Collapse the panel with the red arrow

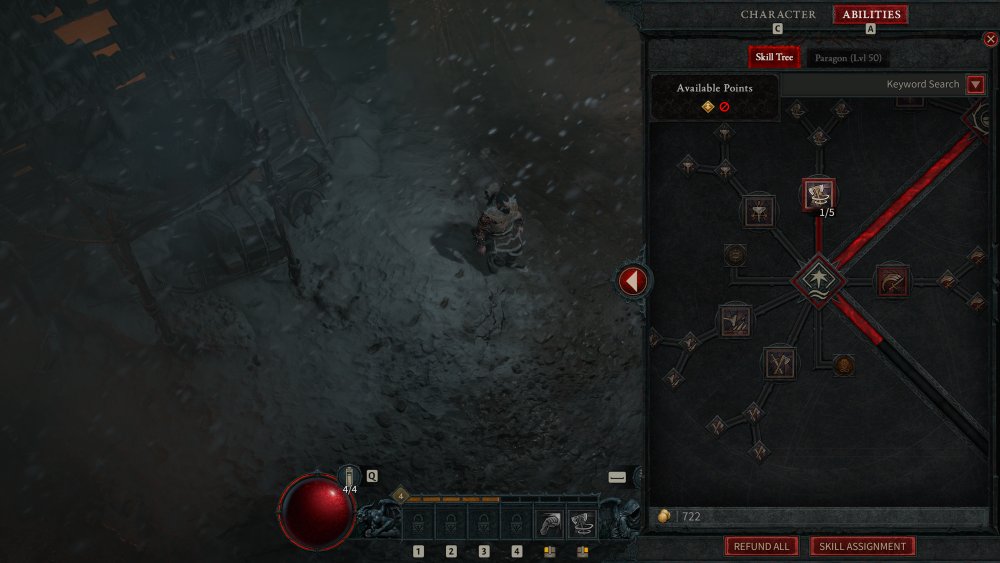(x=631, y=281)
